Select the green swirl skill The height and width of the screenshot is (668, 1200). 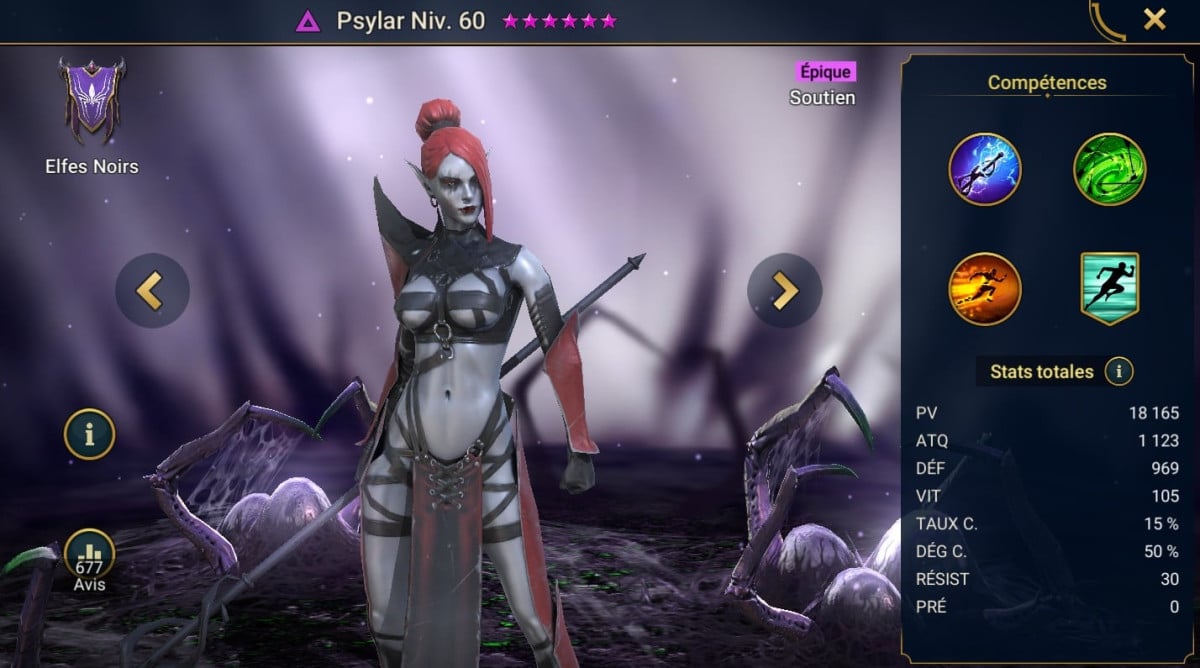[1110, 169]
